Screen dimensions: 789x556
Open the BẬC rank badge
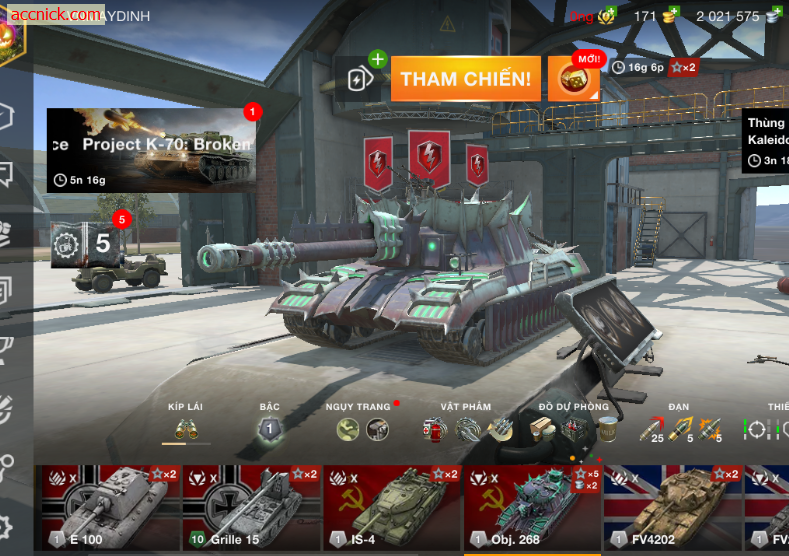pos(269,430)
